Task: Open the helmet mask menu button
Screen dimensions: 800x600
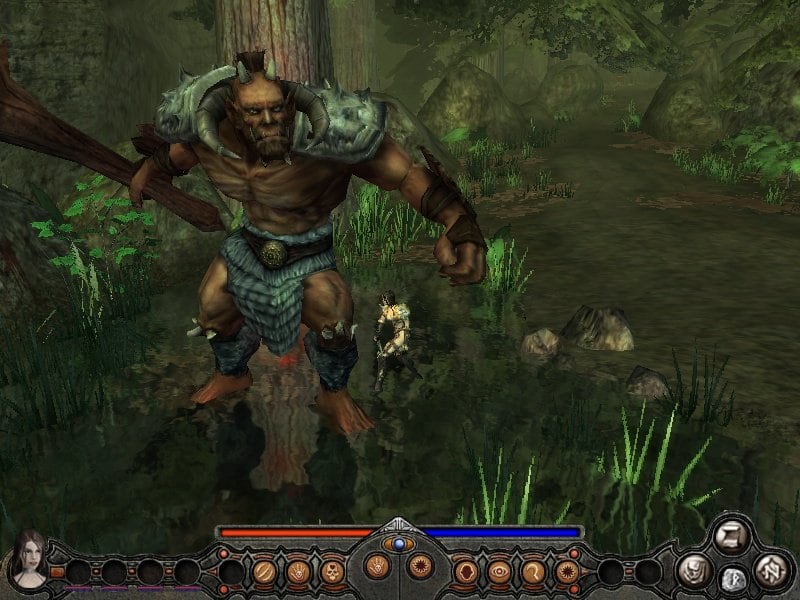Action: click(692, 570)
